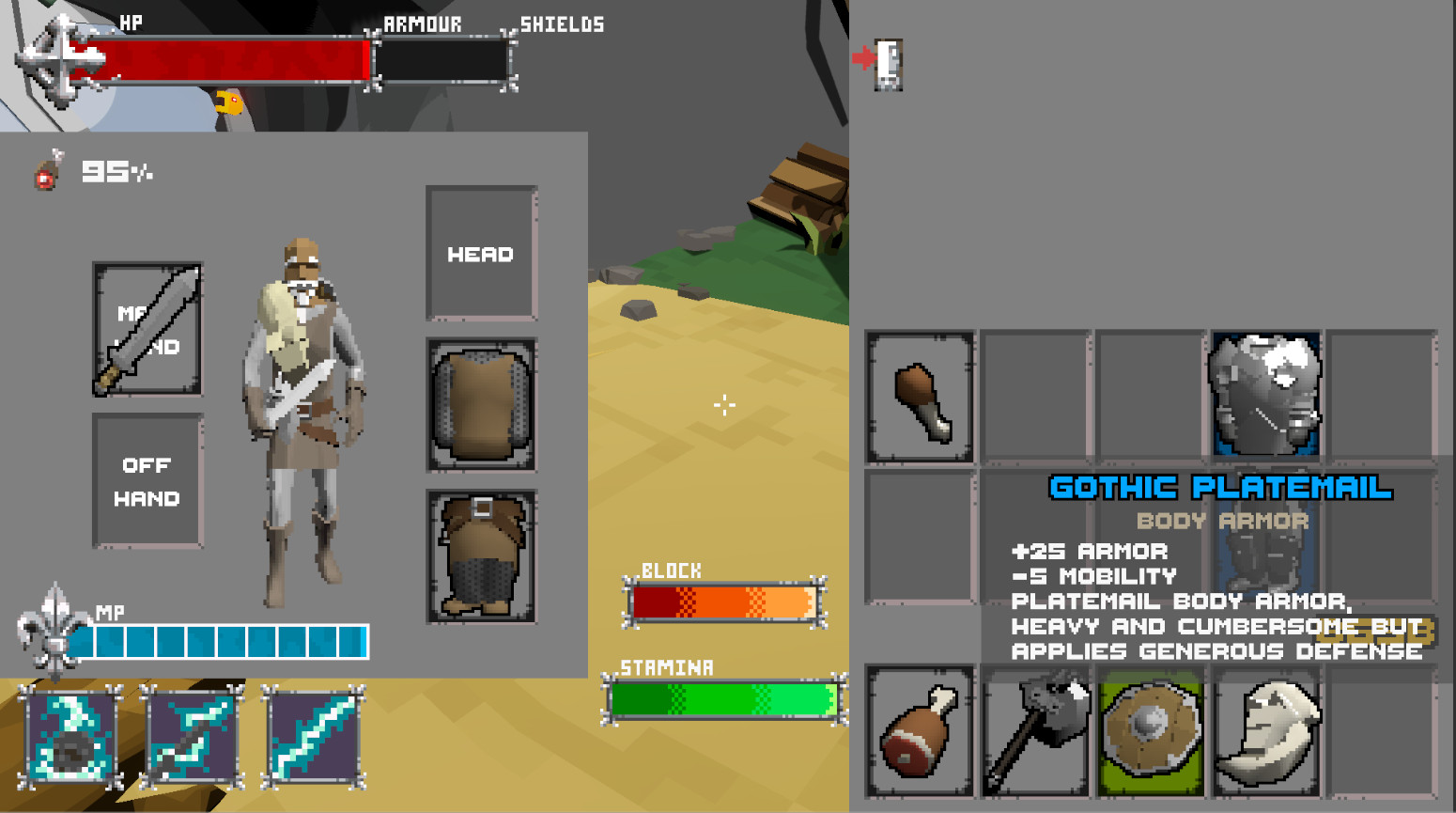Grab the spiked mace from the inventory
This screenshot has width=1456, height=813.
pyautogui.click(x=1034, y=731)
